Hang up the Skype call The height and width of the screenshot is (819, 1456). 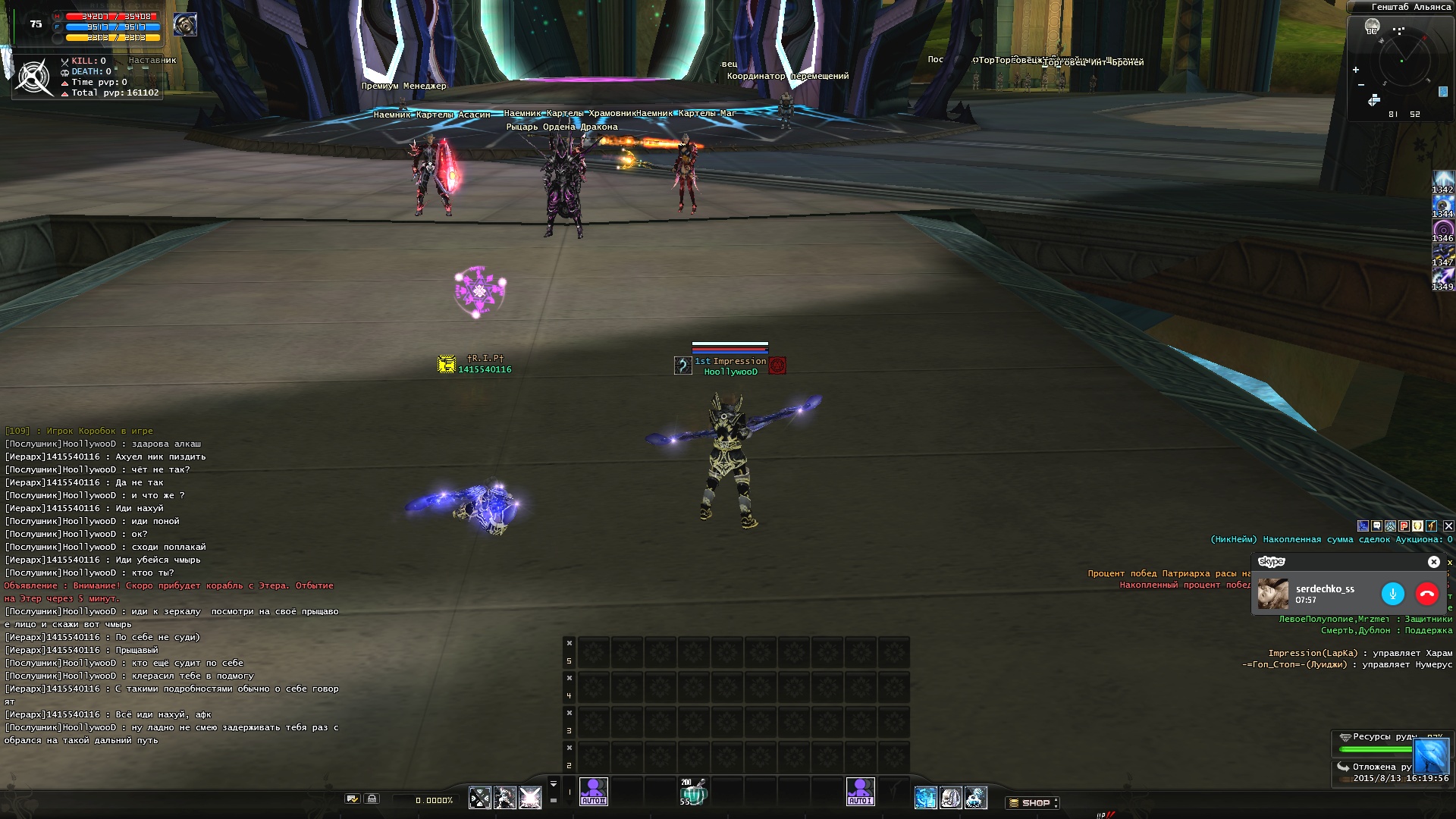pyautogui.click(x=1426, y=594)
